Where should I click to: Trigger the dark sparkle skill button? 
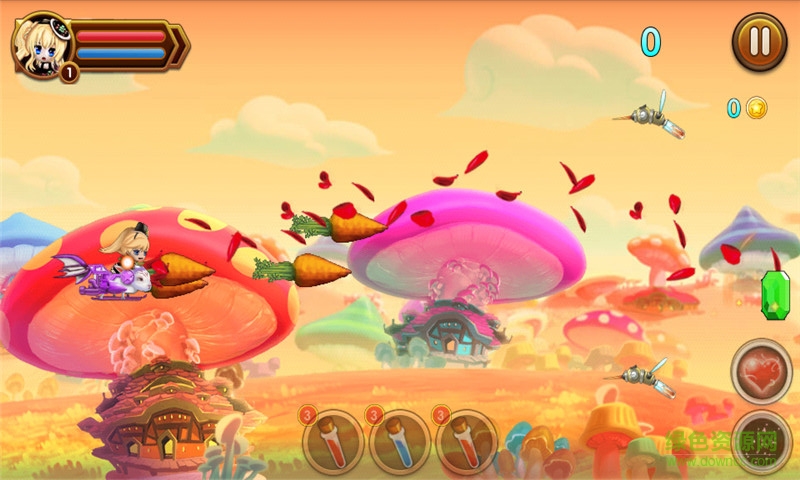(x=763, y=440)
